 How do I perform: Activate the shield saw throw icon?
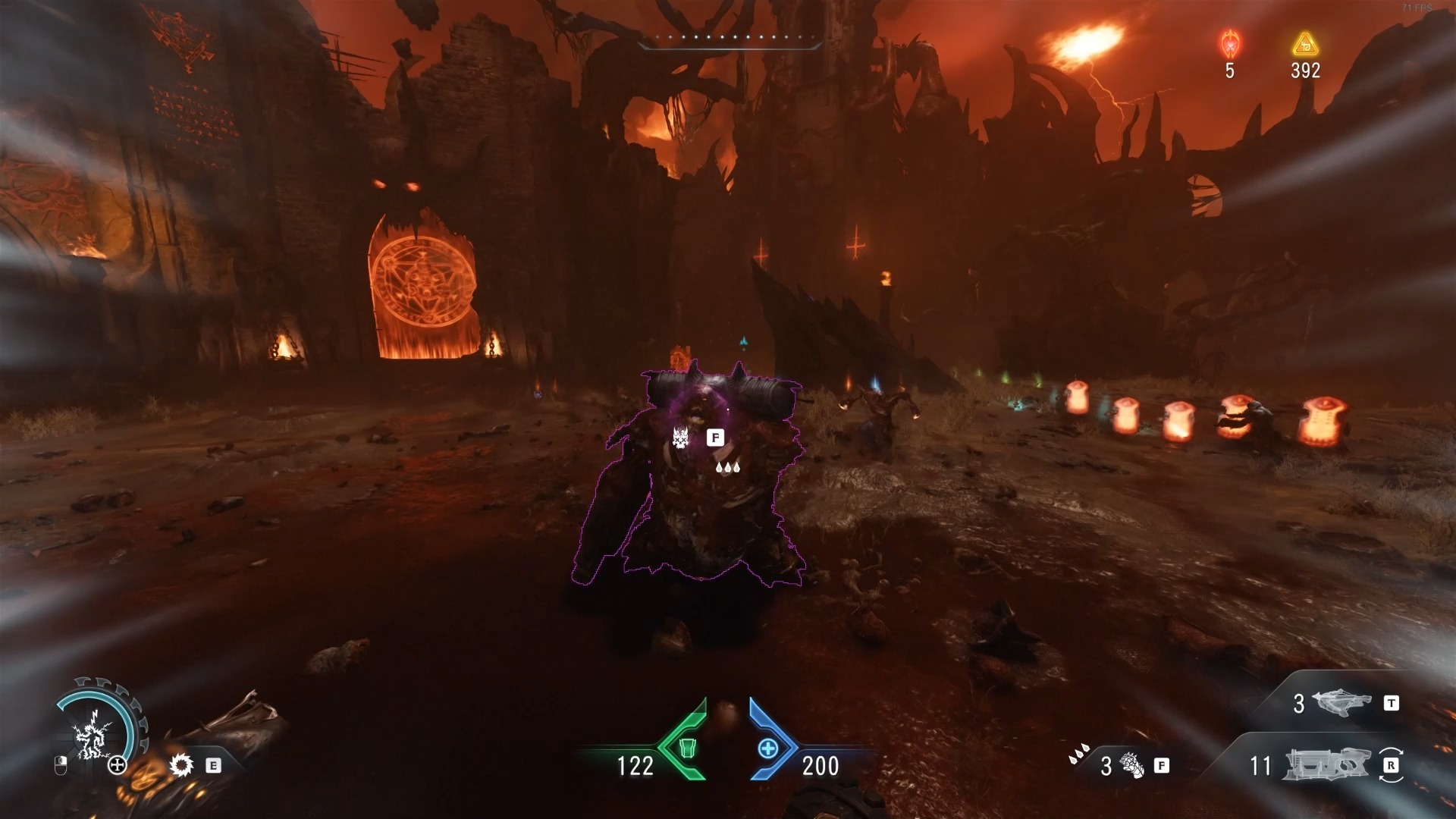point(181,765)
